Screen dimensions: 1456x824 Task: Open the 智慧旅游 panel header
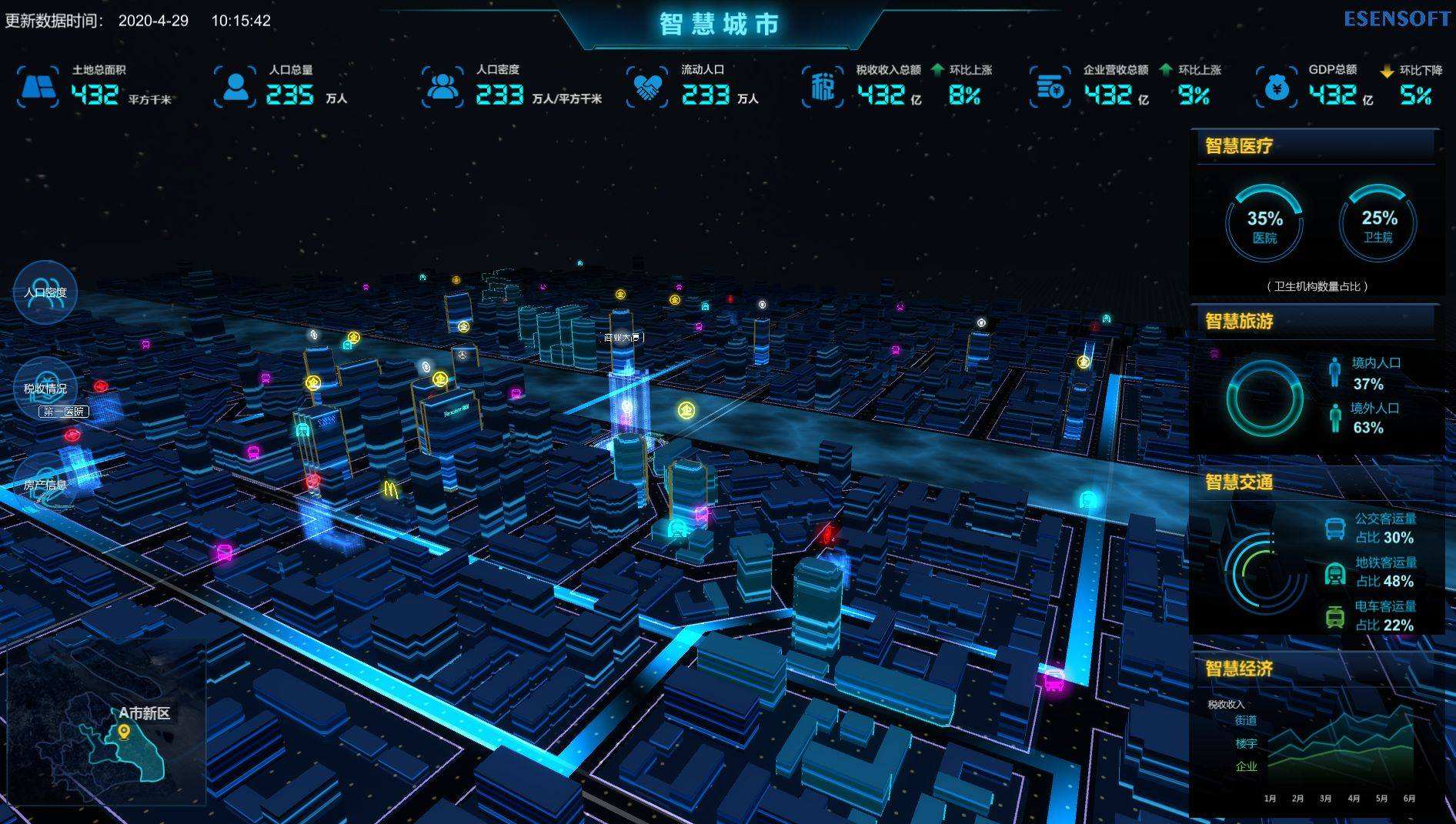(x=1239, y=321)
